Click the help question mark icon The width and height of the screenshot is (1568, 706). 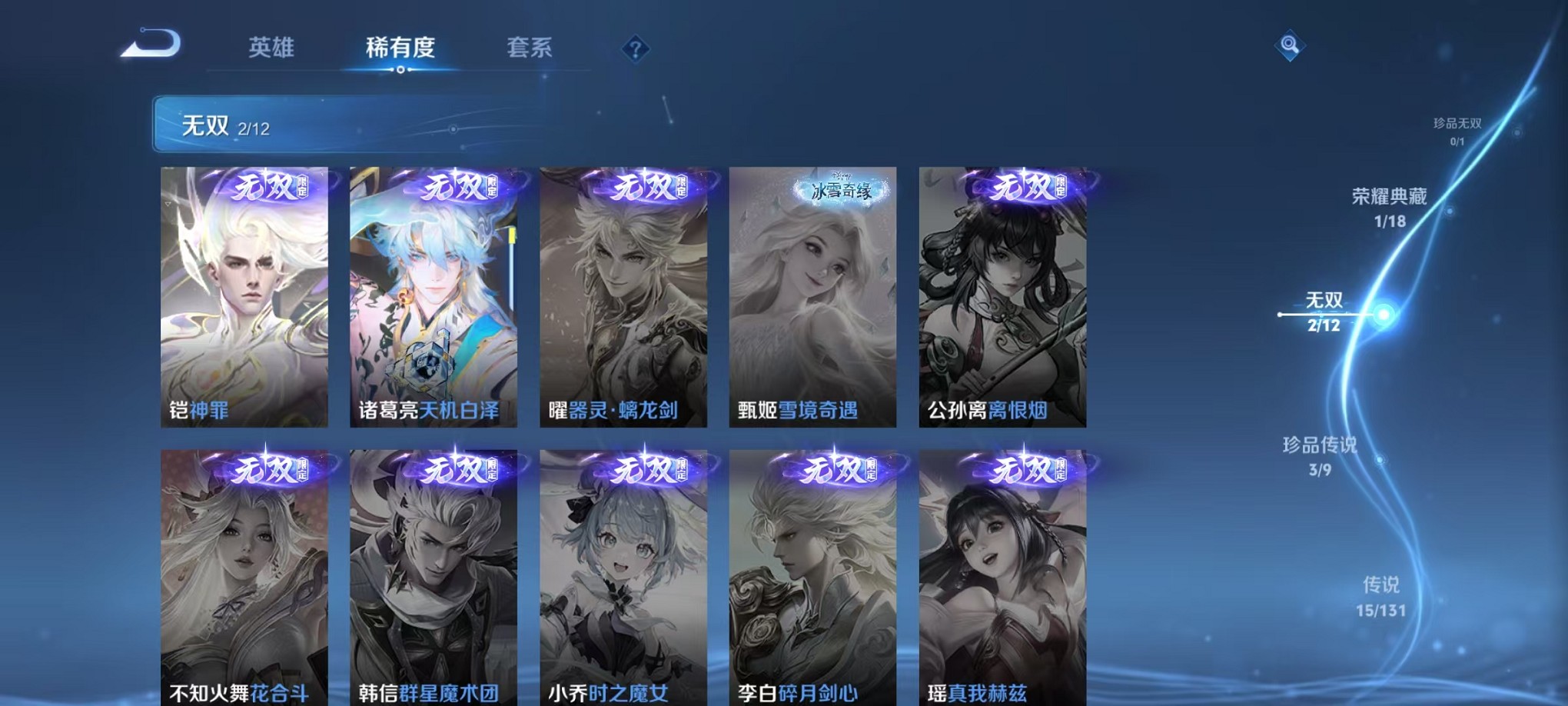(634, 50)
